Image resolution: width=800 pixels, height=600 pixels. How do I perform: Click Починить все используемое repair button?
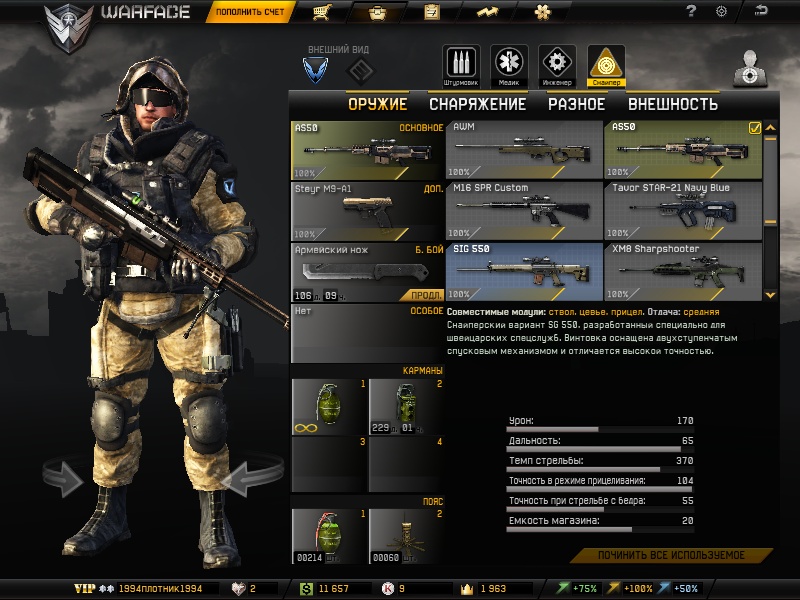(x=671, y=555)
